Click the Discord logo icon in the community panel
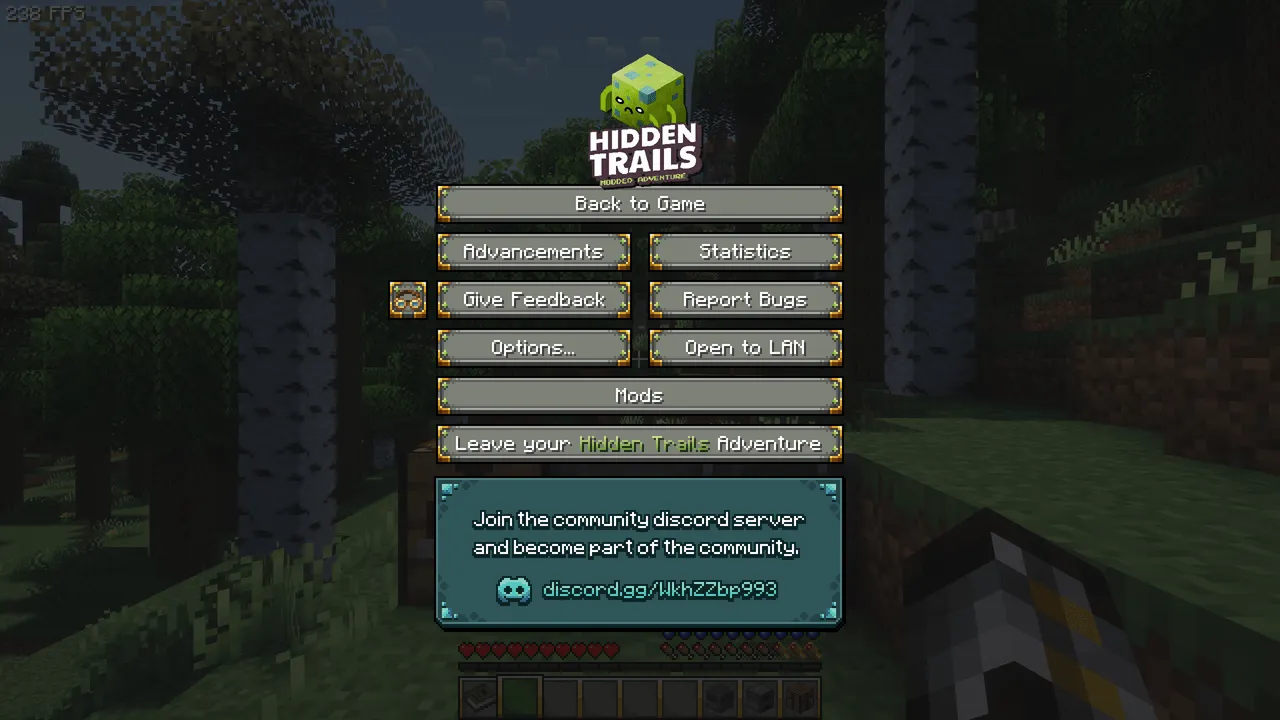 [x=513, y=590]
